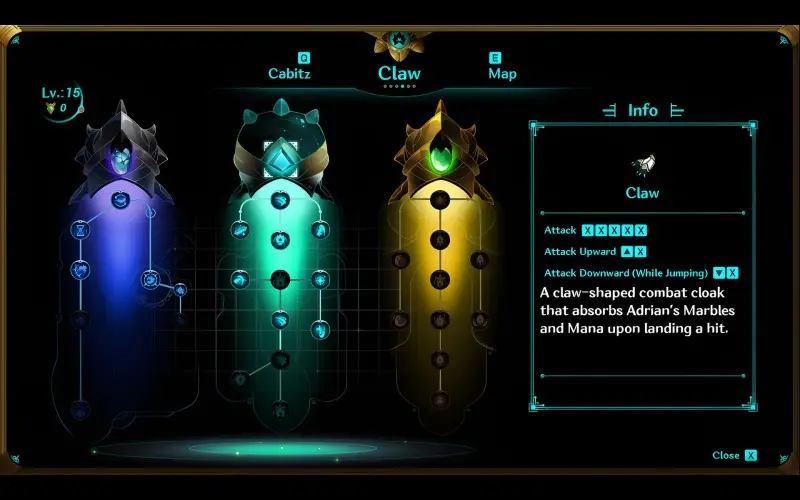
Task: Select the green gem golden cloak emblem
Action: (x=439, y=157)
